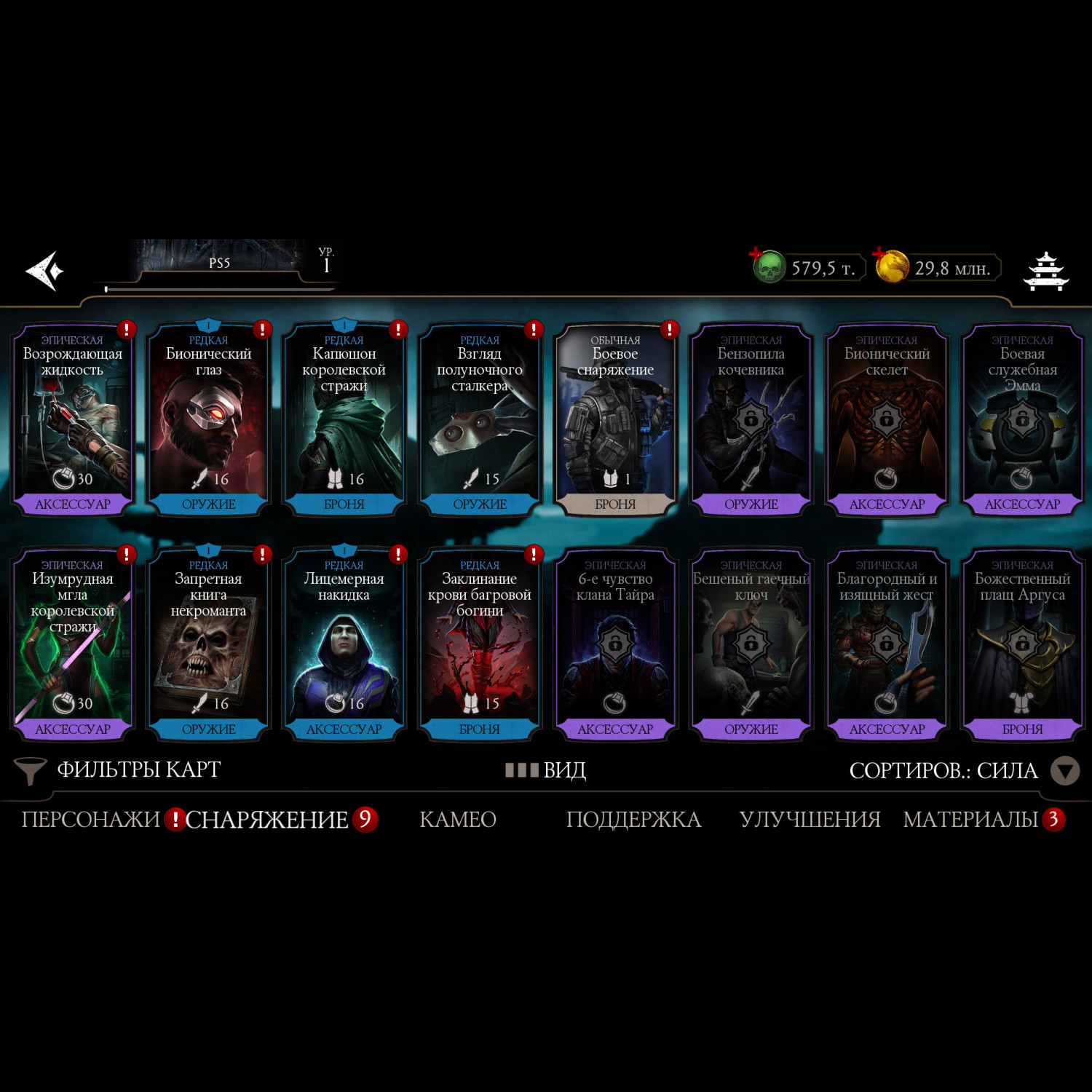Select the Запретная книга некроманта card
The image size is (1092, 1092).
(208, 645)
